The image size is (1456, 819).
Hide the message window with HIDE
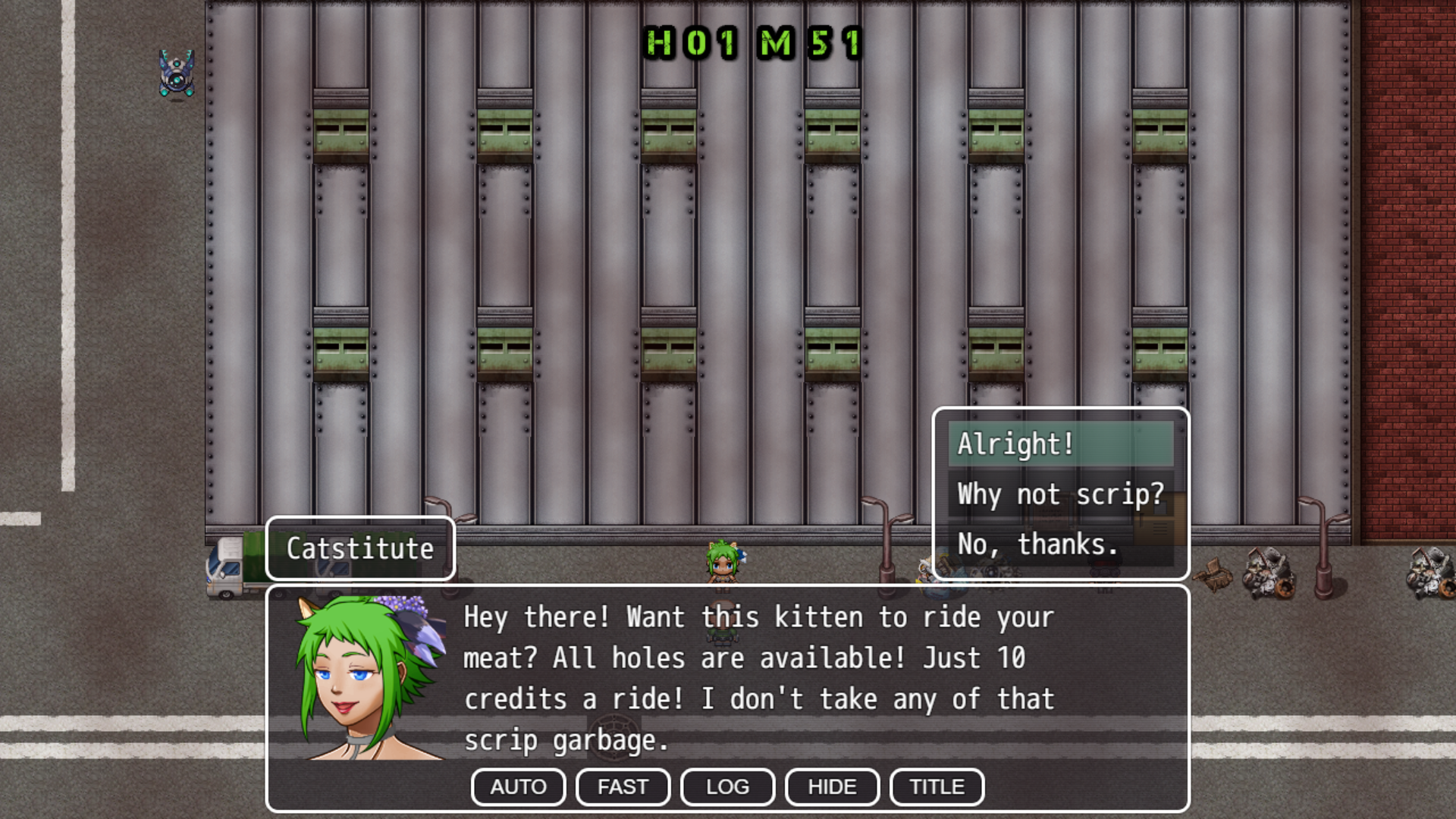(x=832, y=787)
